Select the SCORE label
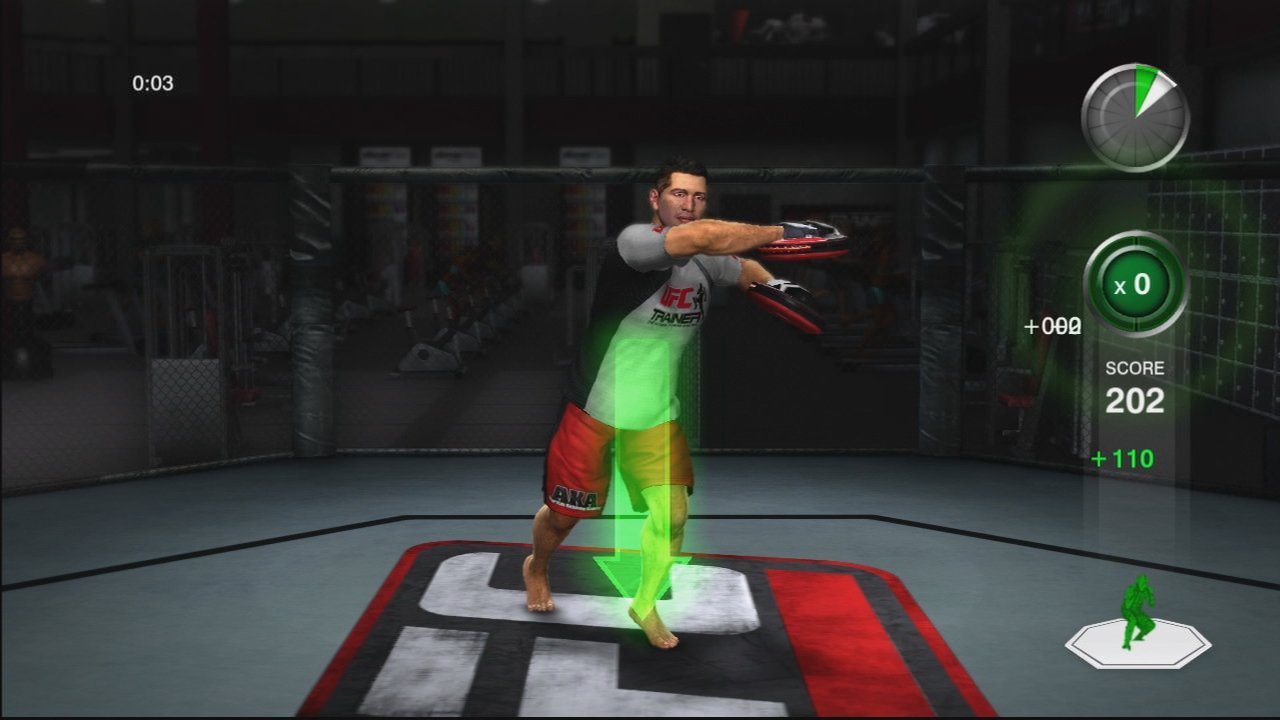 [x=1135, y=367]
